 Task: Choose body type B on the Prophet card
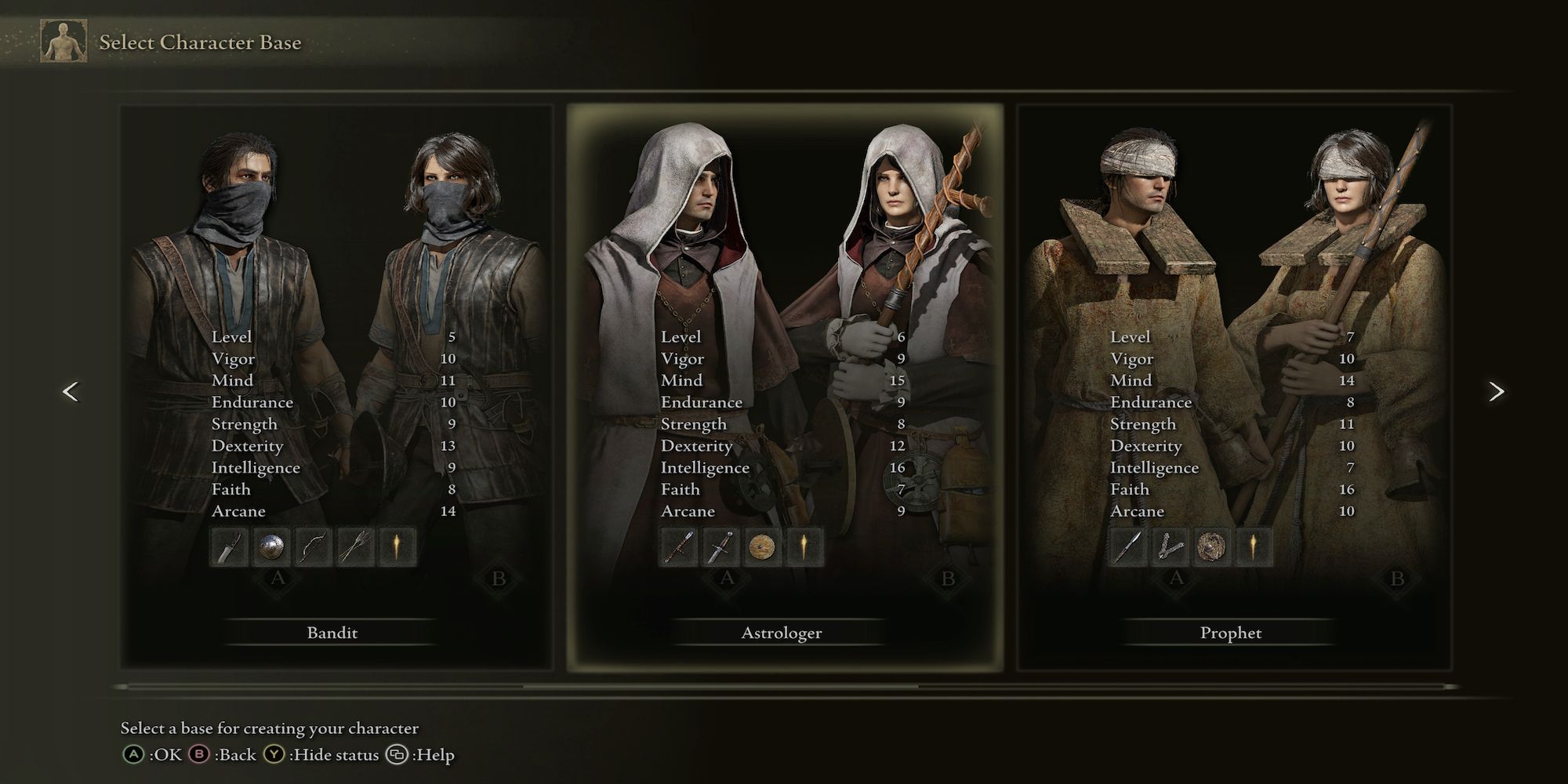coord(1397,579)
